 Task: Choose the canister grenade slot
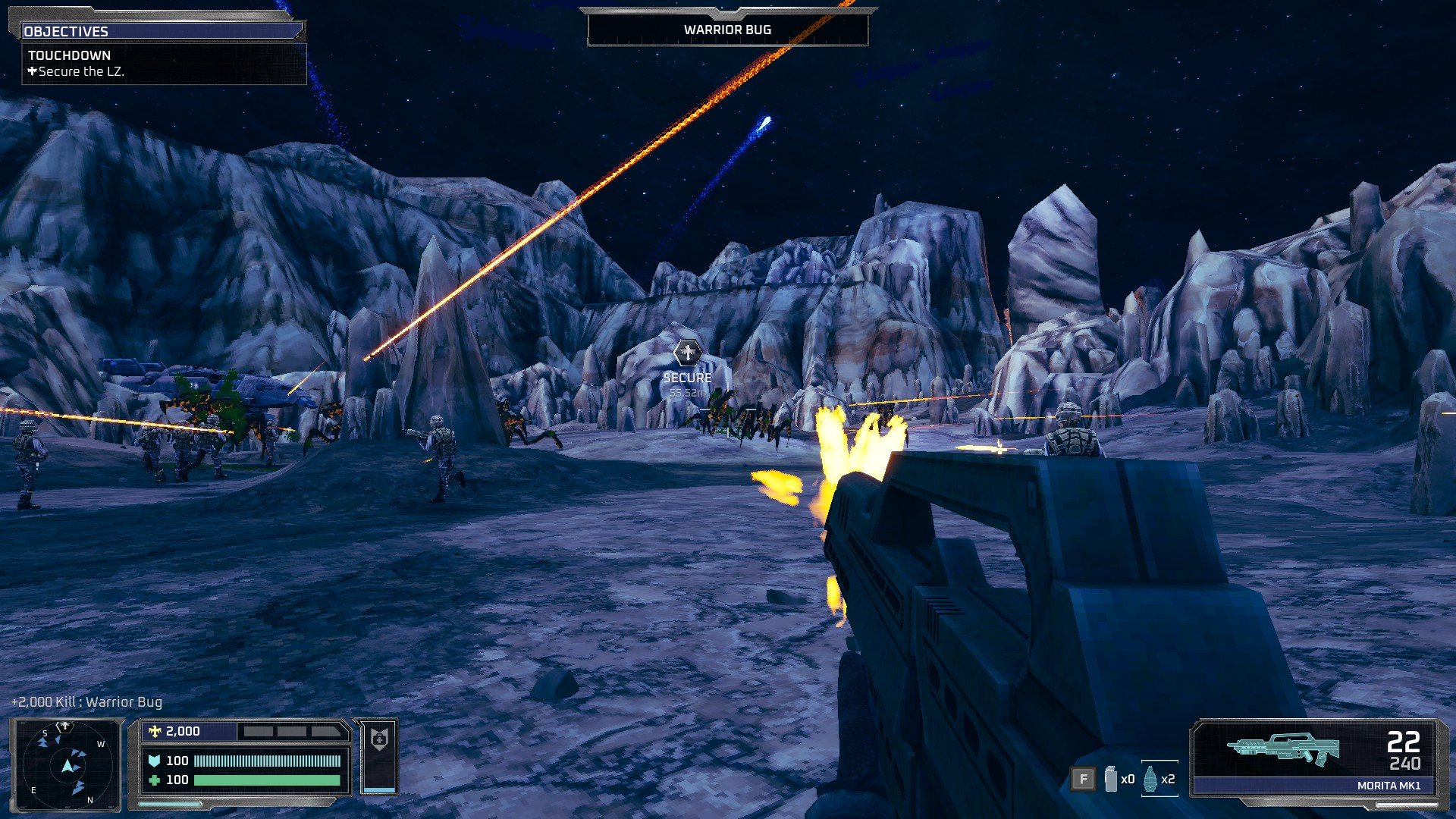click(1111, 779)
